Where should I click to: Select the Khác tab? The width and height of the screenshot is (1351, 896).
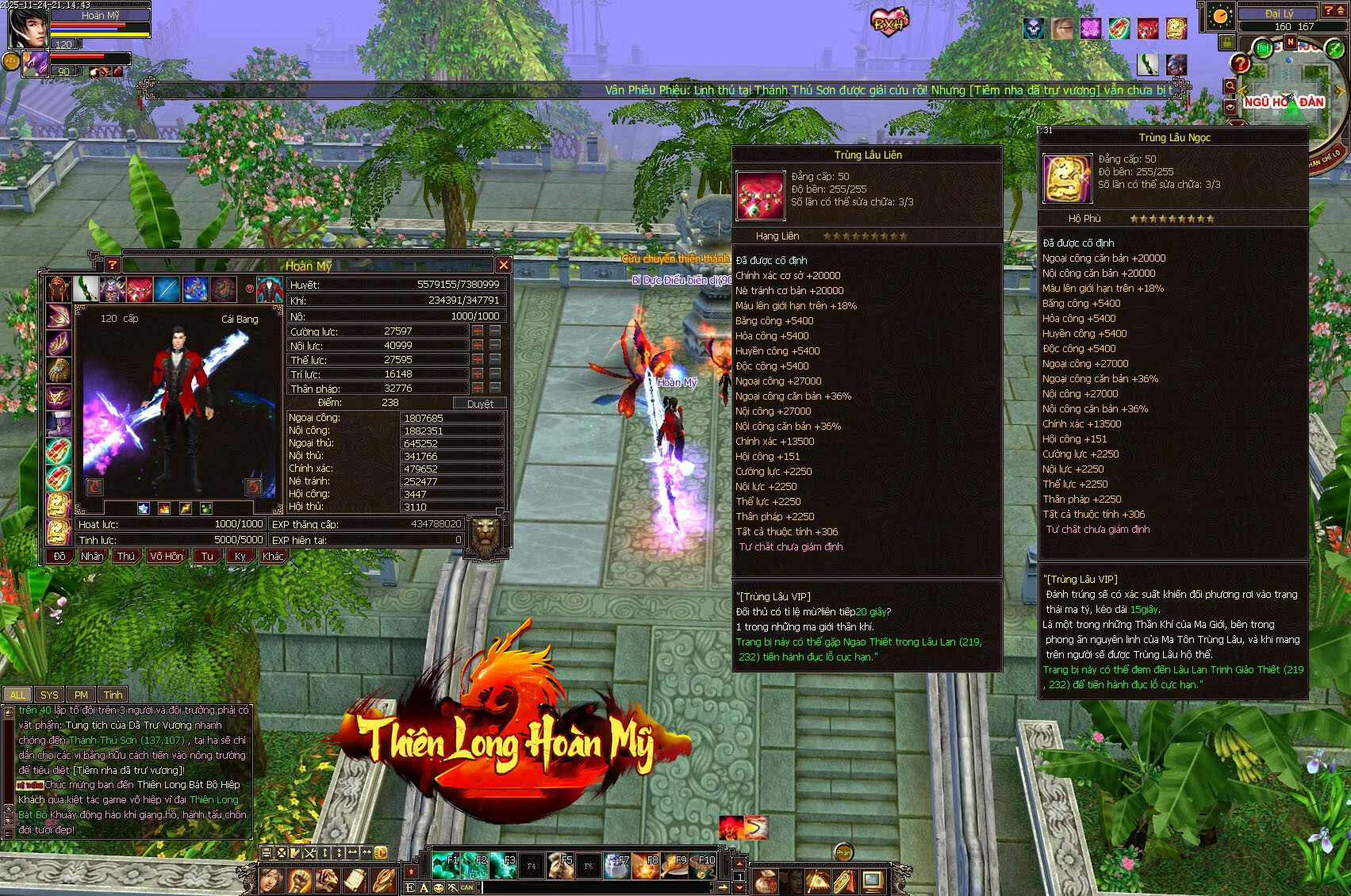[x=273, y=556]
